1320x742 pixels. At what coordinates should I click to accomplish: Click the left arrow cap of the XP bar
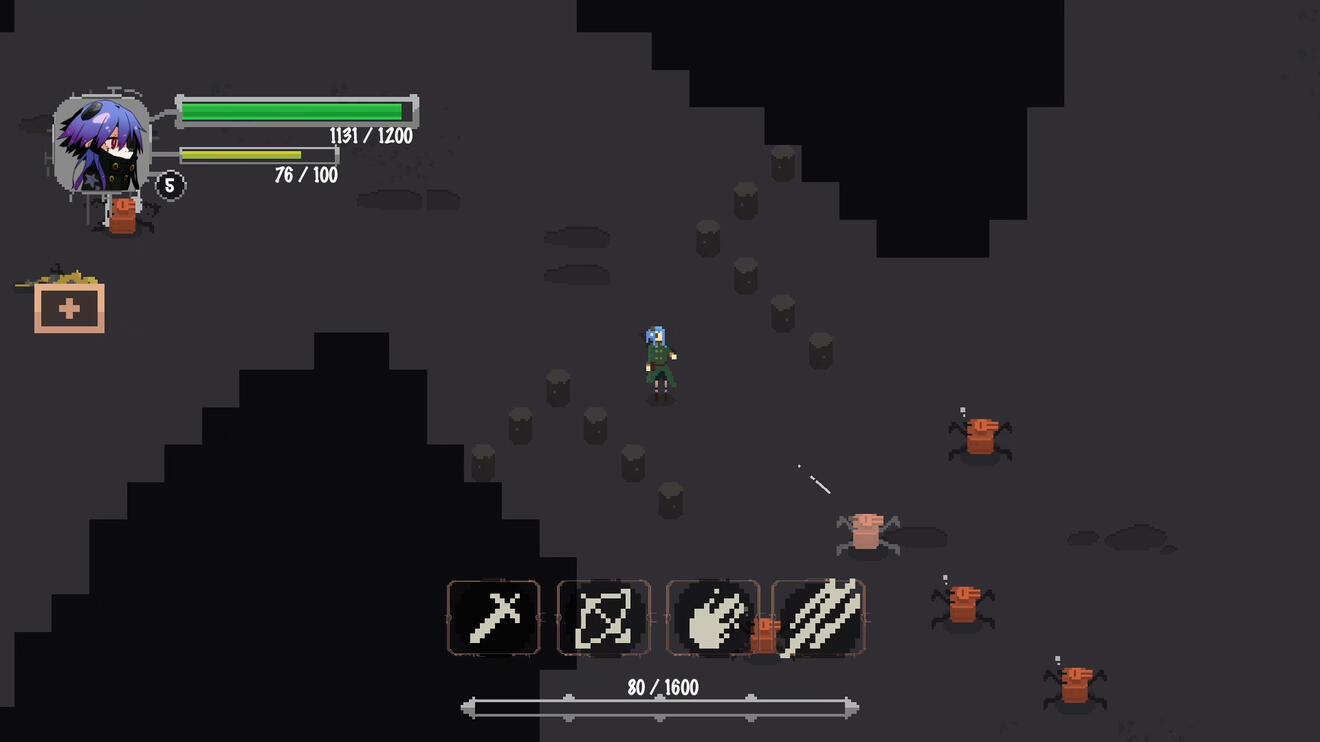[x=468, y=706]
